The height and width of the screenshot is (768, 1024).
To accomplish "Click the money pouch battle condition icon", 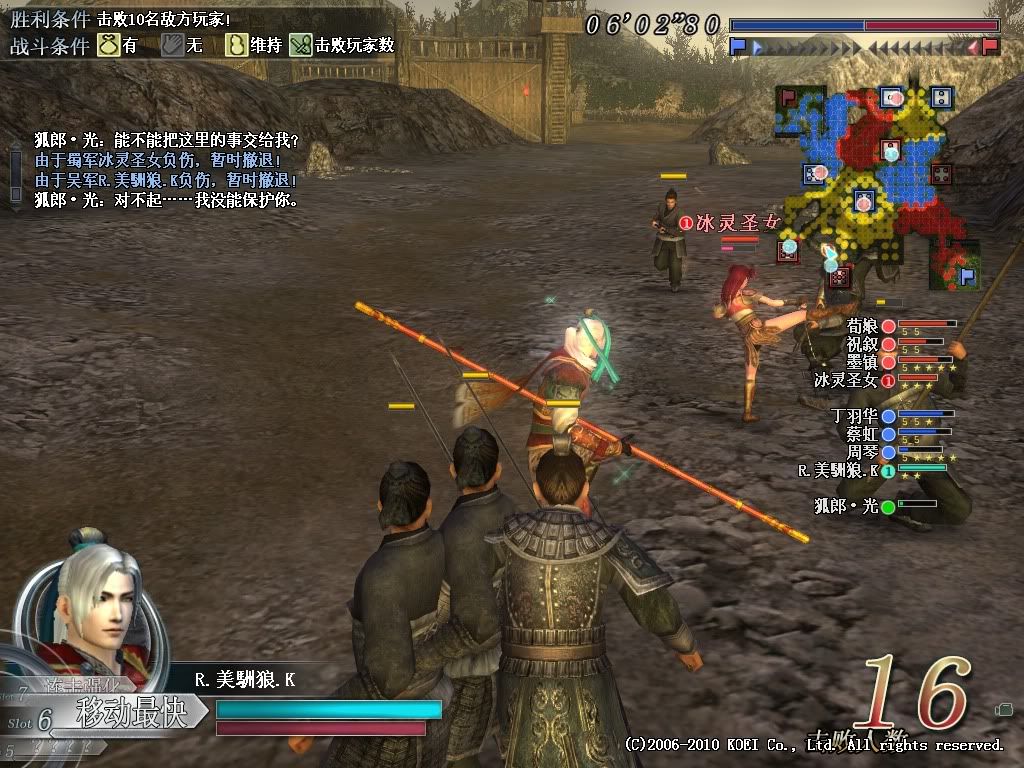I will coord(109,45).
